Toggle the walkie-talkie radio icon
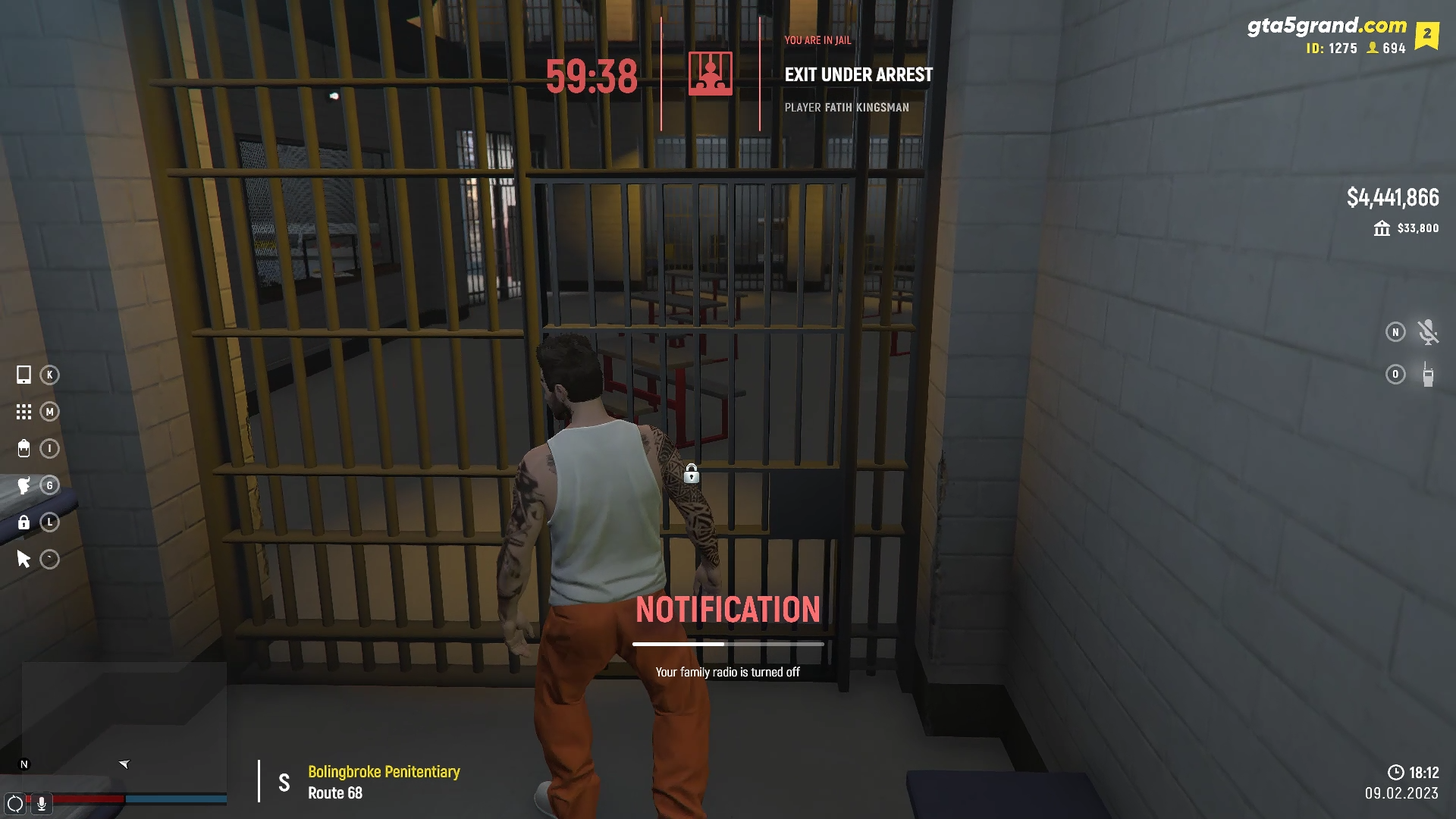The image size is (1456, 819). [x=1427, y=375]
